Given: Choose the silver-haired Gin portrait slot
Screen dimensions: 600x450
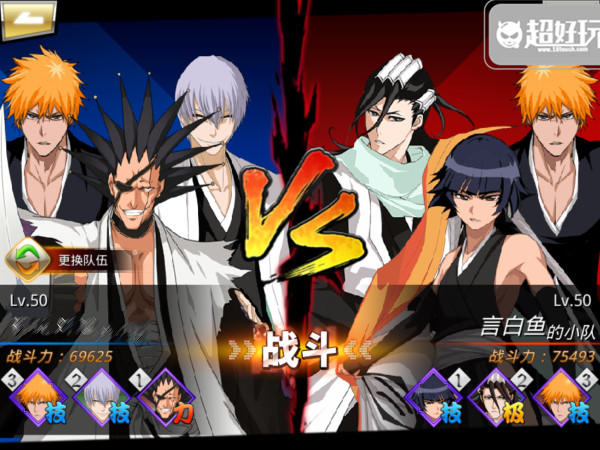Looking at the screenshot, I should pyautogui.click(x=100, y=397).
